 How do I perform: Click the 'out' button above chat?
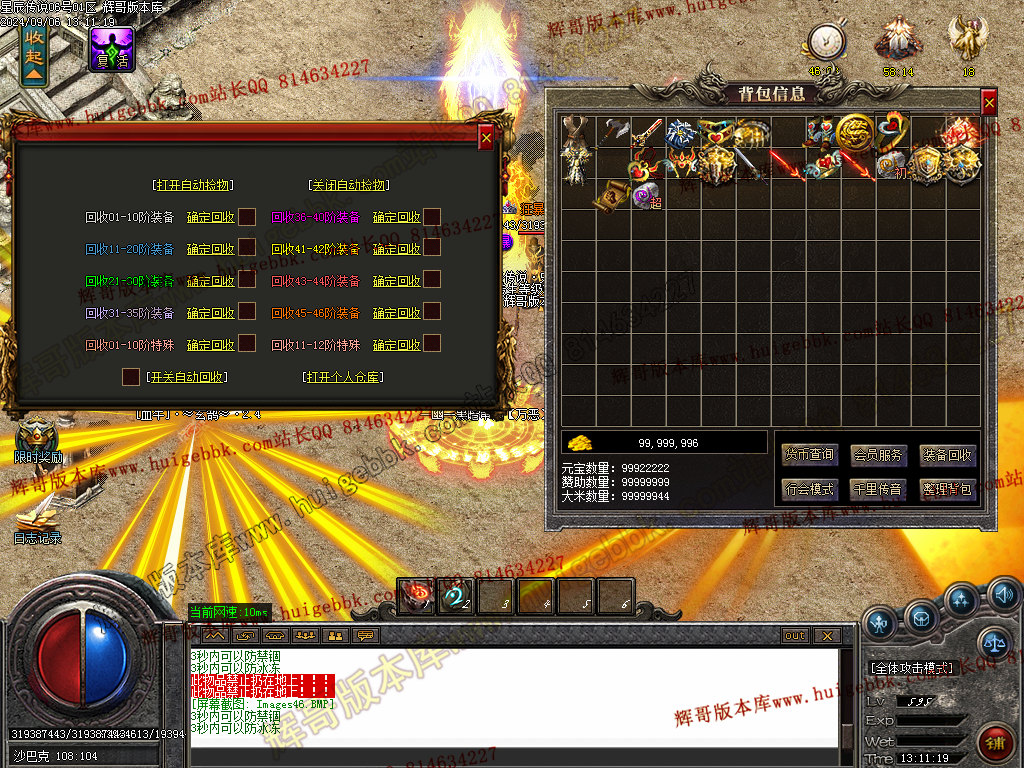794,635
